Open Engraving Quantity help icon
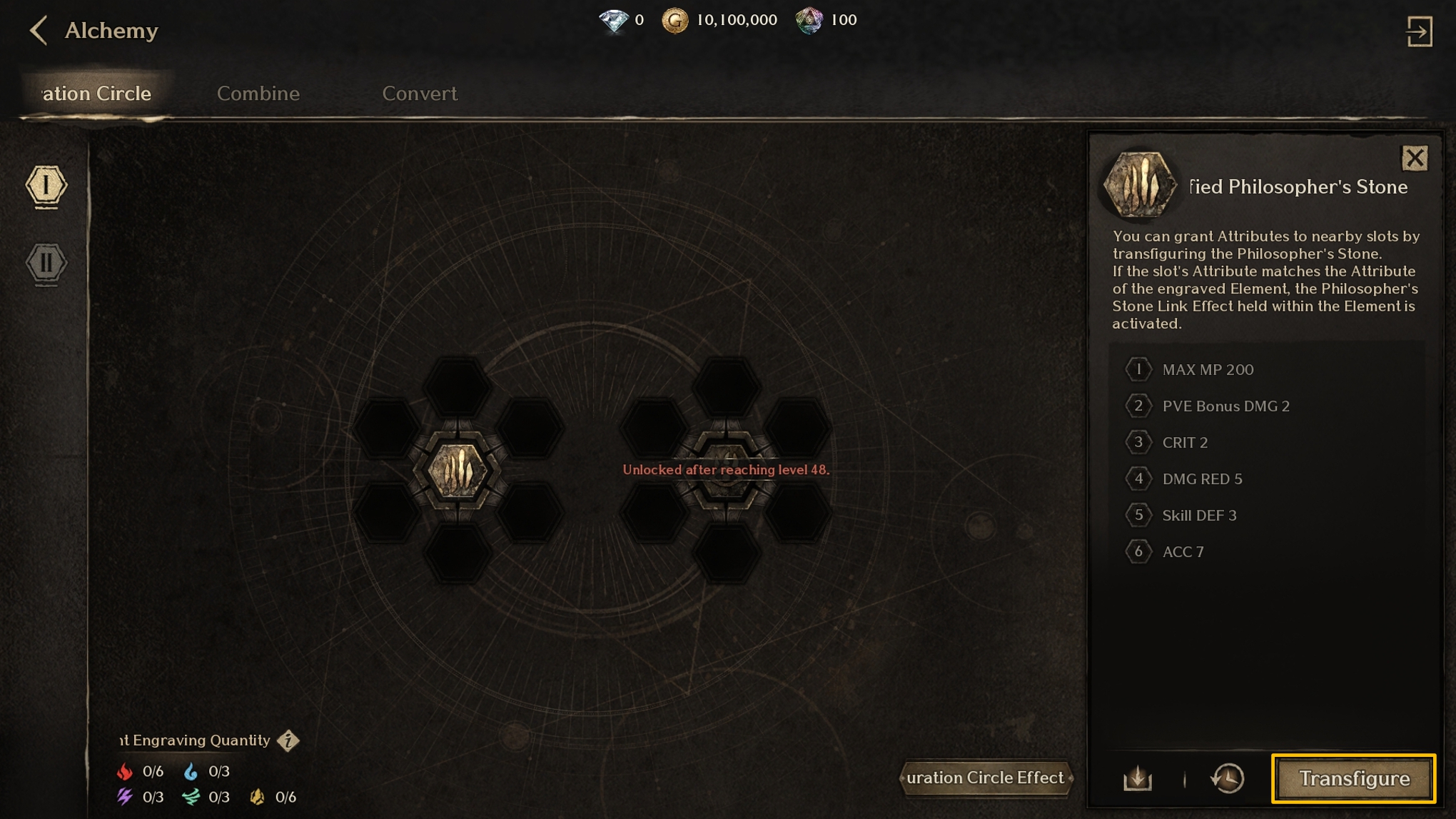The height and width of the screenshot is (819, 1456). click(x=288, y=740)
